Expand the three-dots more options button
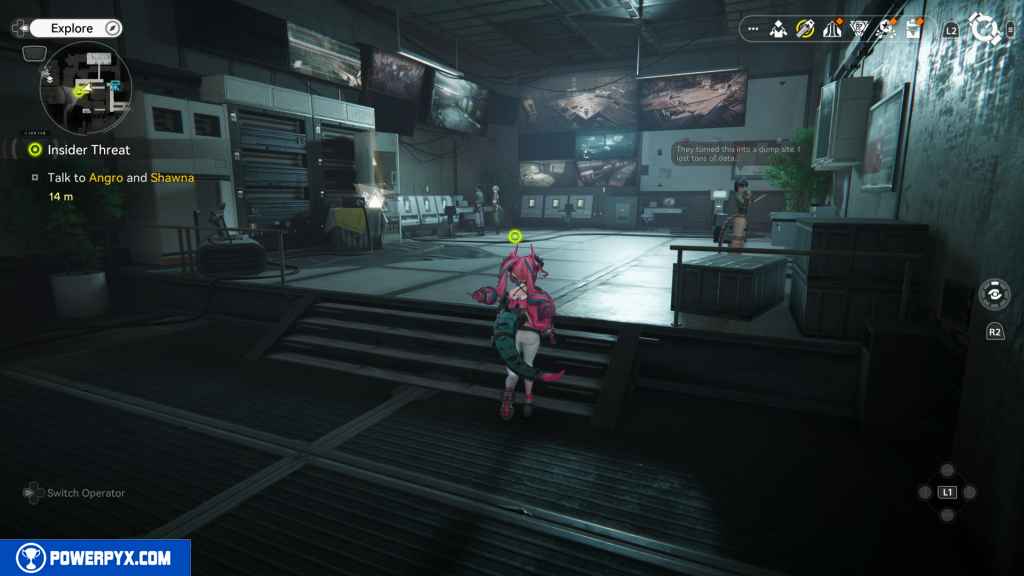 click(753, 29)
